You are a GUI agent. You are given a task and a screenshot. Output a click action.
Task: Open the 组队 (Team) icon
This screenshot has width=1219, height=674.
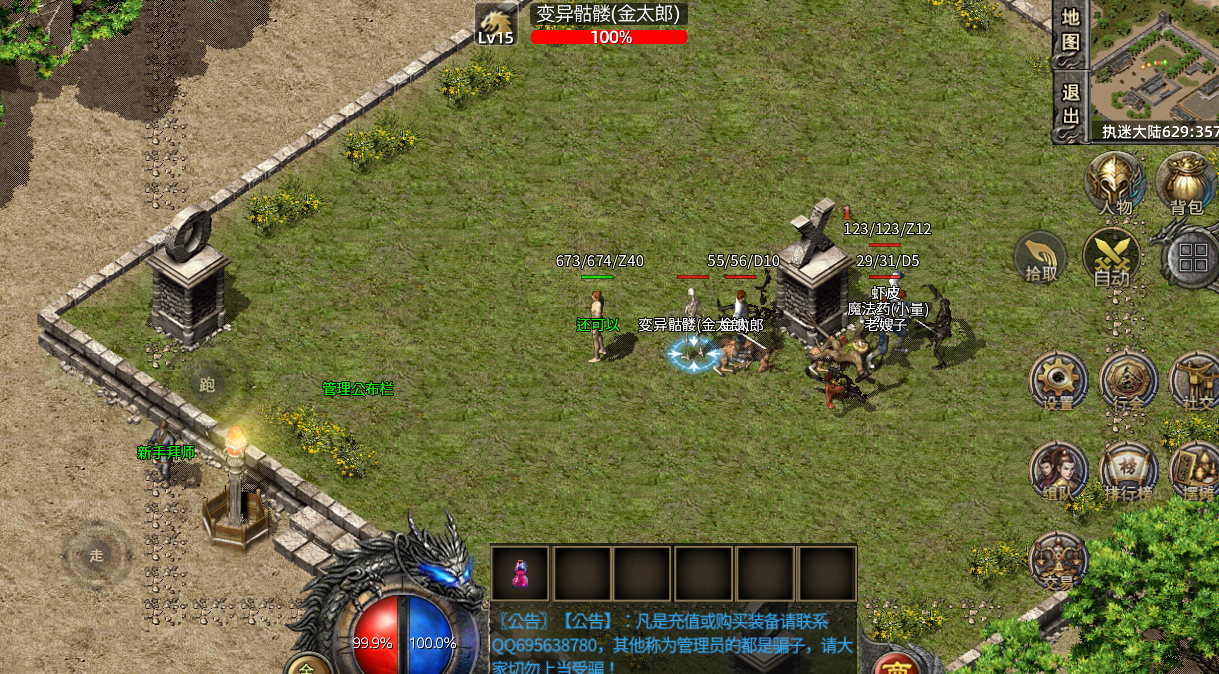click(x=1058, y=471)
